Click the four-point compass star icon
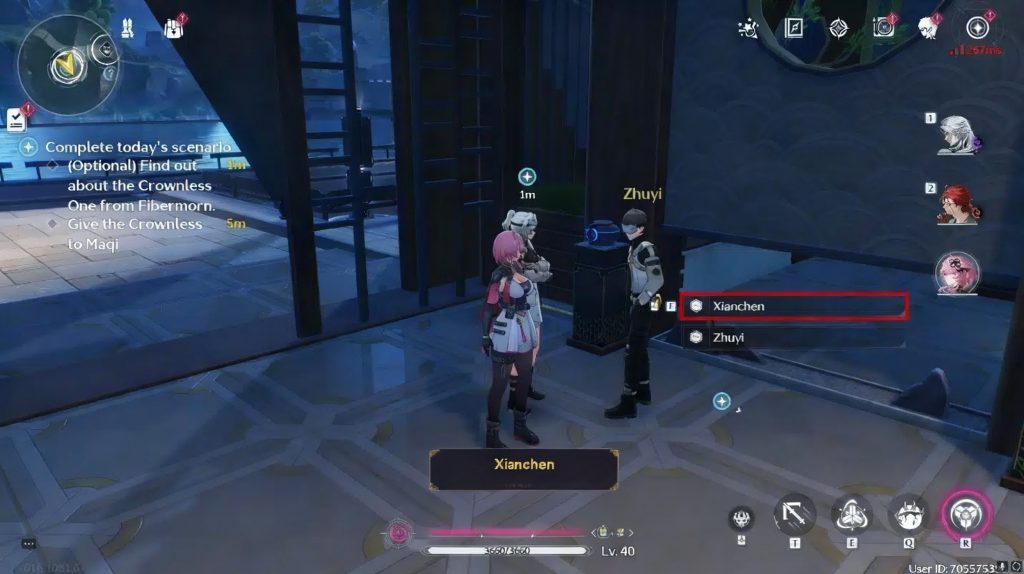Viewport: 1024px width, 574px height. click(839, 28)
